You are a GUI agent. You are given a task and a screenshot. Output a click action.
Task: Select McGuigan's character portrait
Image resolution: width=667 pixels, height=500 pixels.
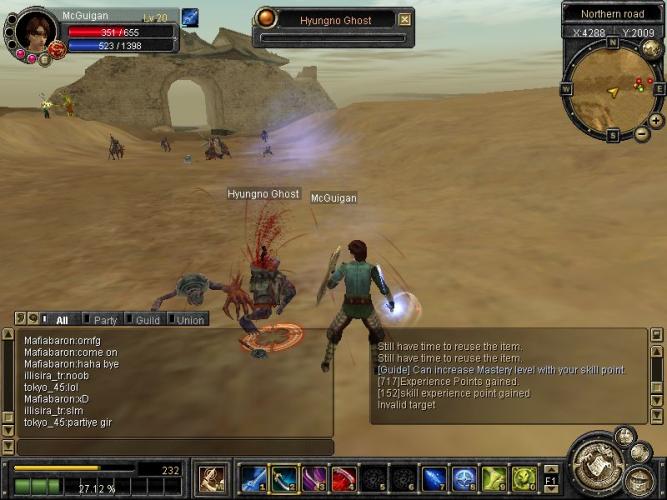pyautogui.click(x=35, y=31)
